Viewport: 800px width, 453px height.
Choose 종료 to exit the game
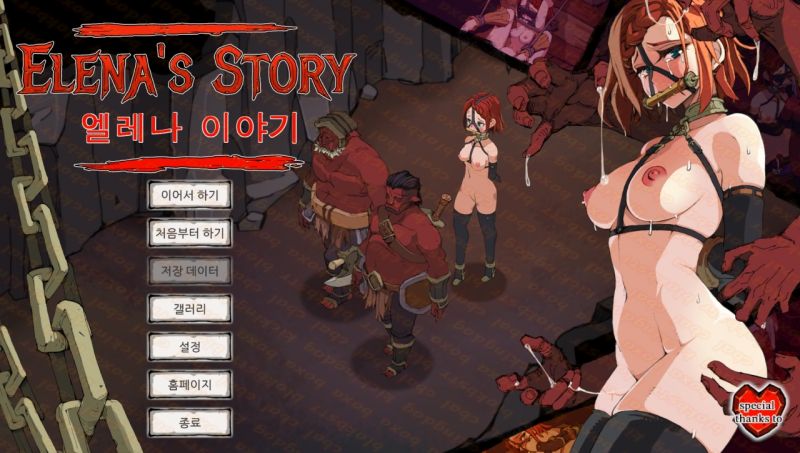190,421
